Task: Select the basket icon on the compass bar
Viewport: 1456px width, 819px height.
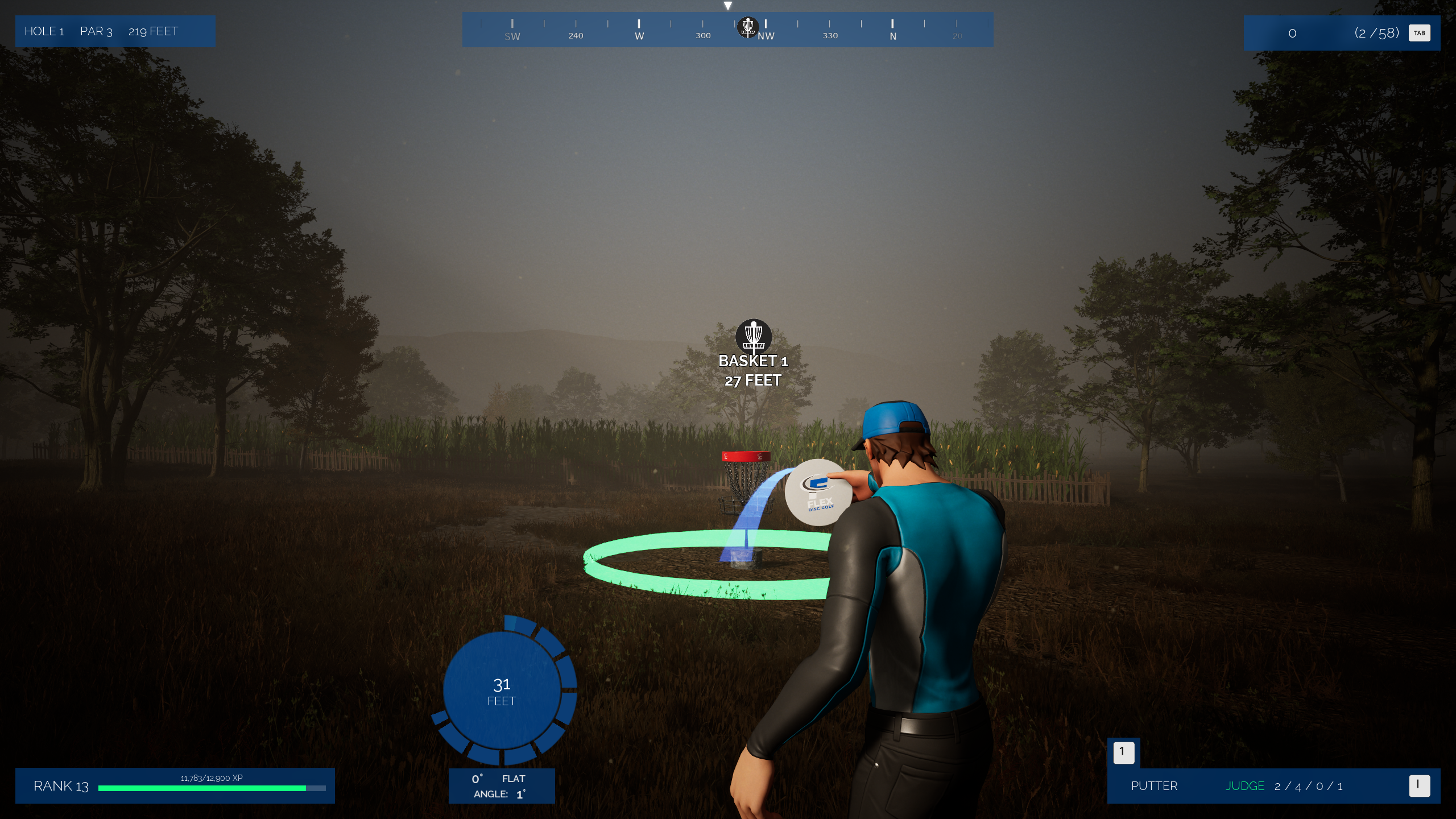Action: (x=748, y=27)
